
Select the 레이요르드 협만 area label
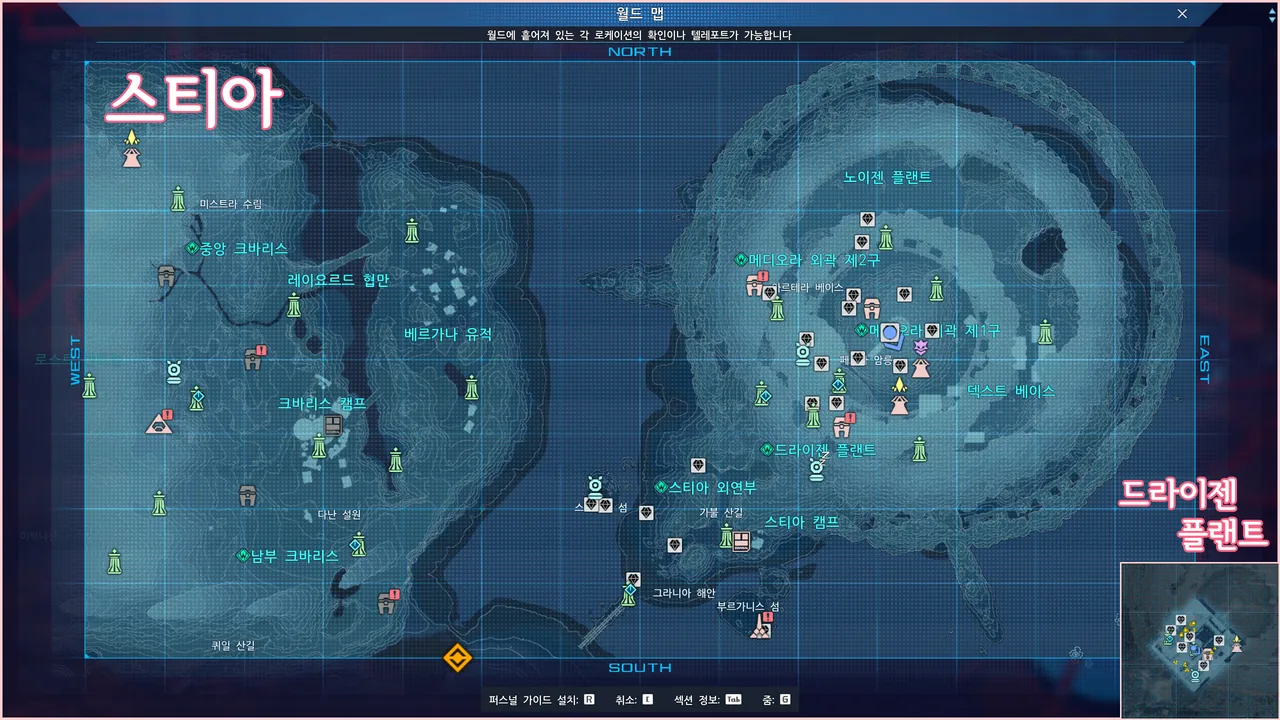[338, 280]
